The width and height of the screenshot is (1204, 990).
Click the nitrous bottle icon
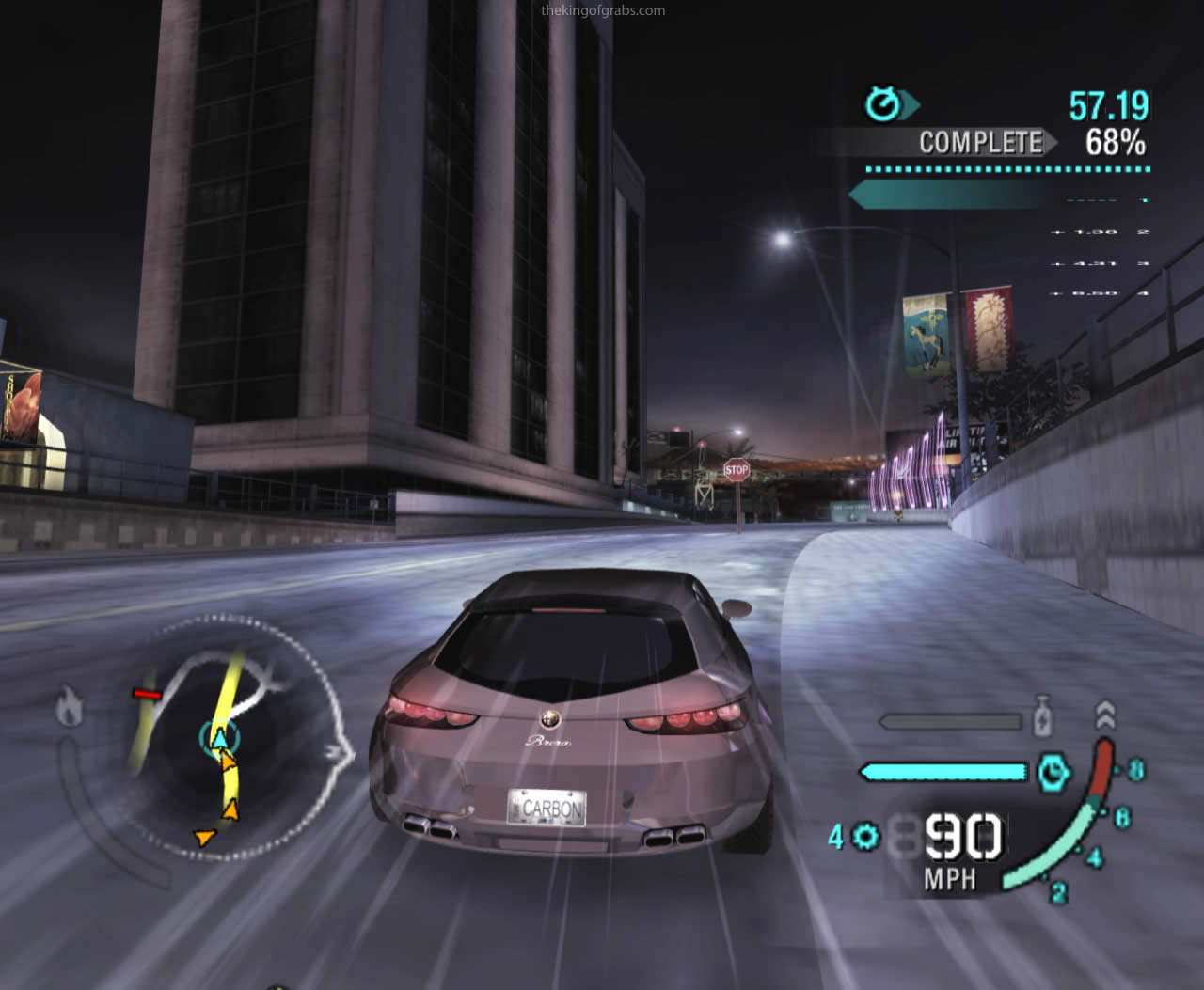(1041, 718)
